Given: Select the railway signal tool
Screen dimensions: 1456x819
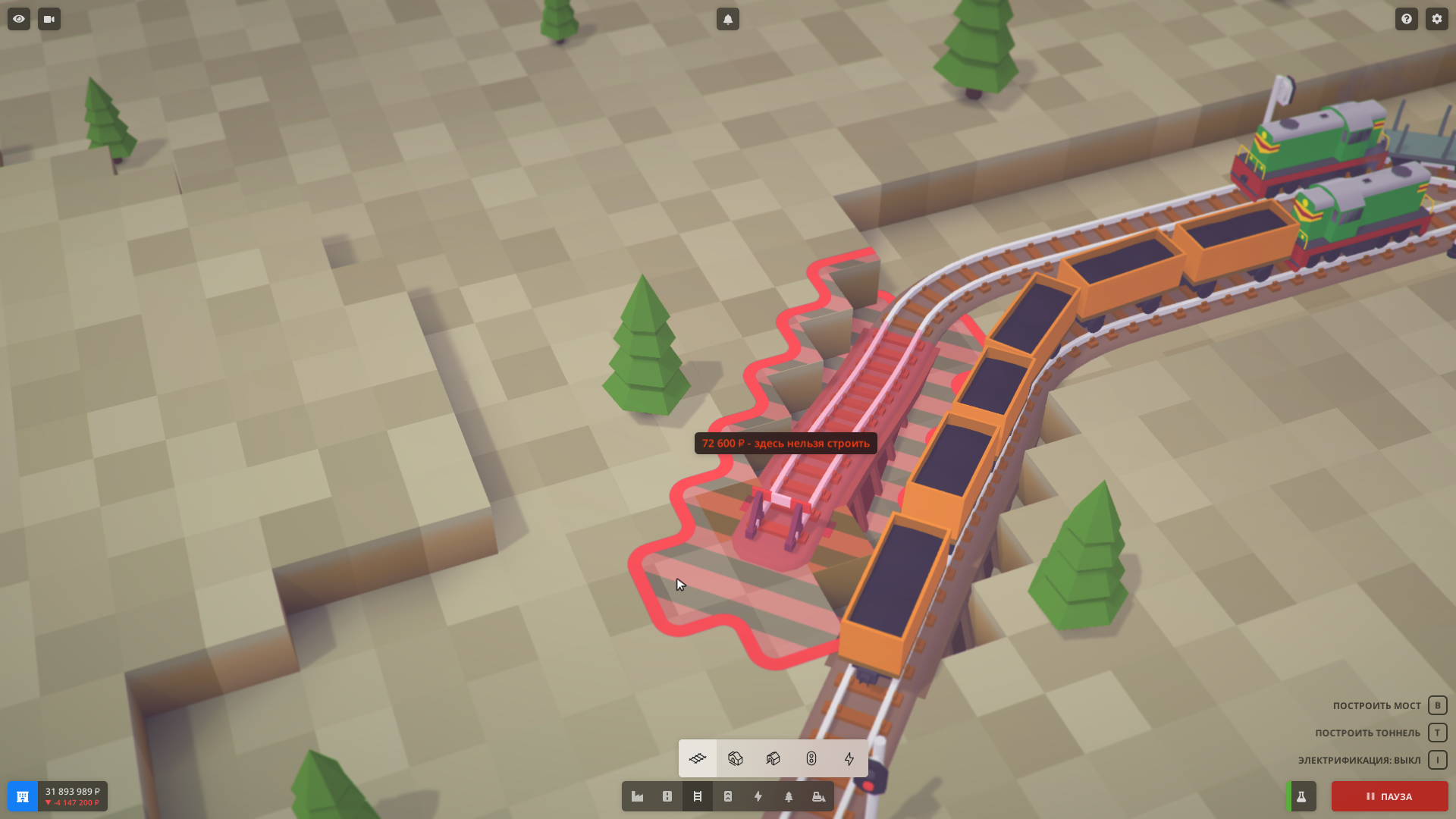Looking at the screenshot, I should click(x=810, y=758).
